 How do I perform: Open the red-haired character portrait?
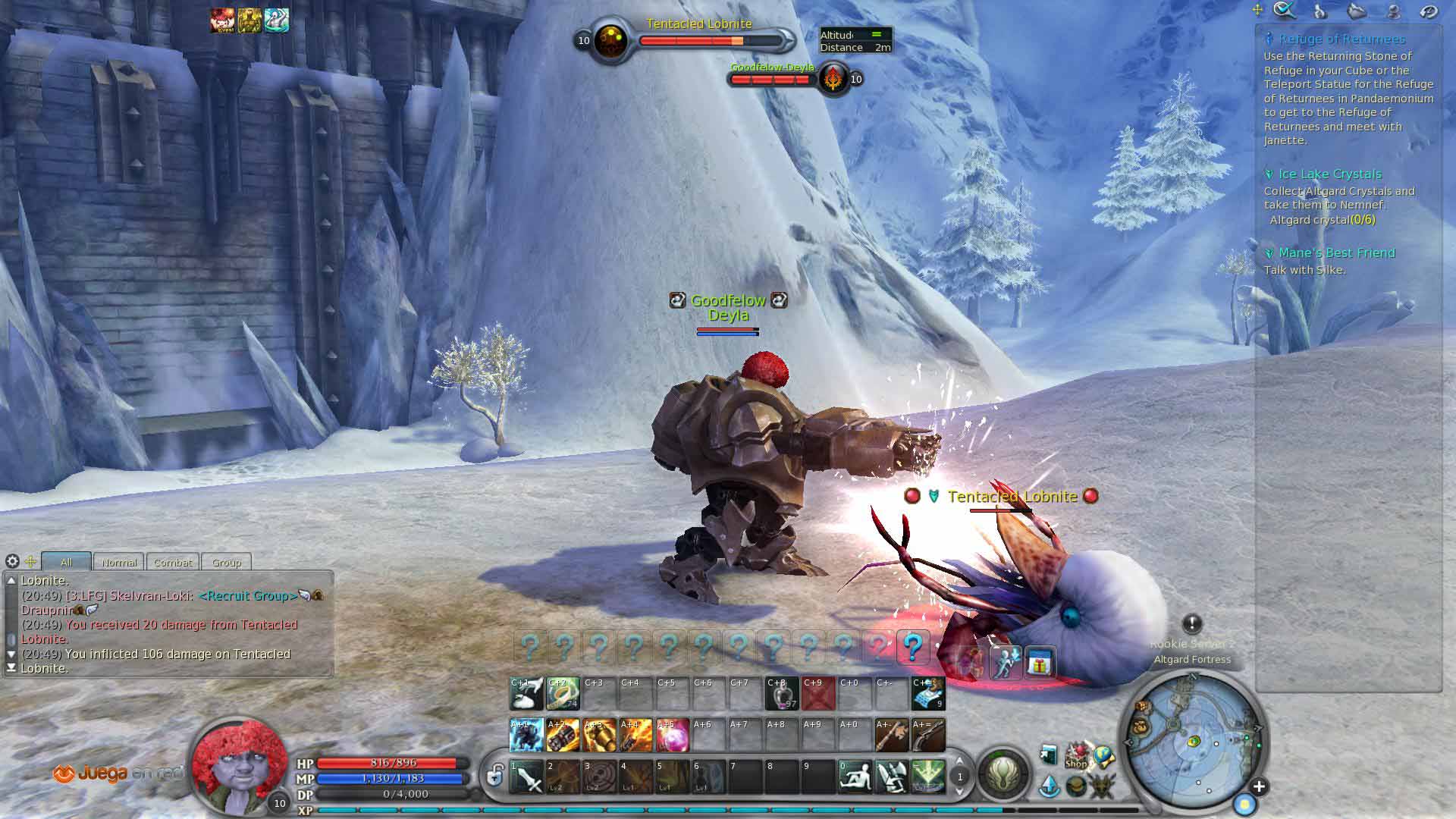point(237,764)
